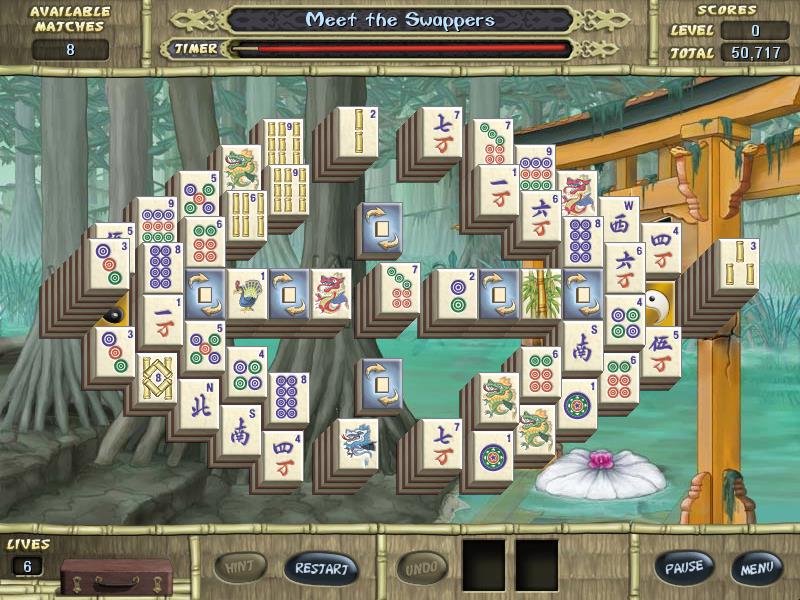Restart the current level
The height and width of the screenshot is (600, 800).
(320, 568)
